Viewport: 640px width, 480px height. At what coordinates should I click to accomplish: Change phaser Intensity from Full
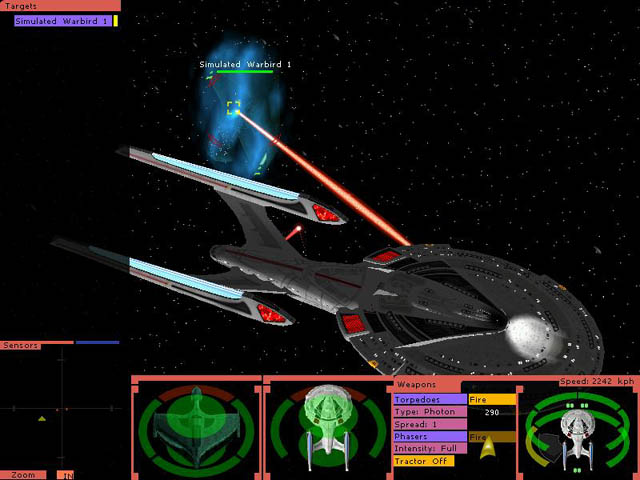pyautogui.click(x=430, y=449)
